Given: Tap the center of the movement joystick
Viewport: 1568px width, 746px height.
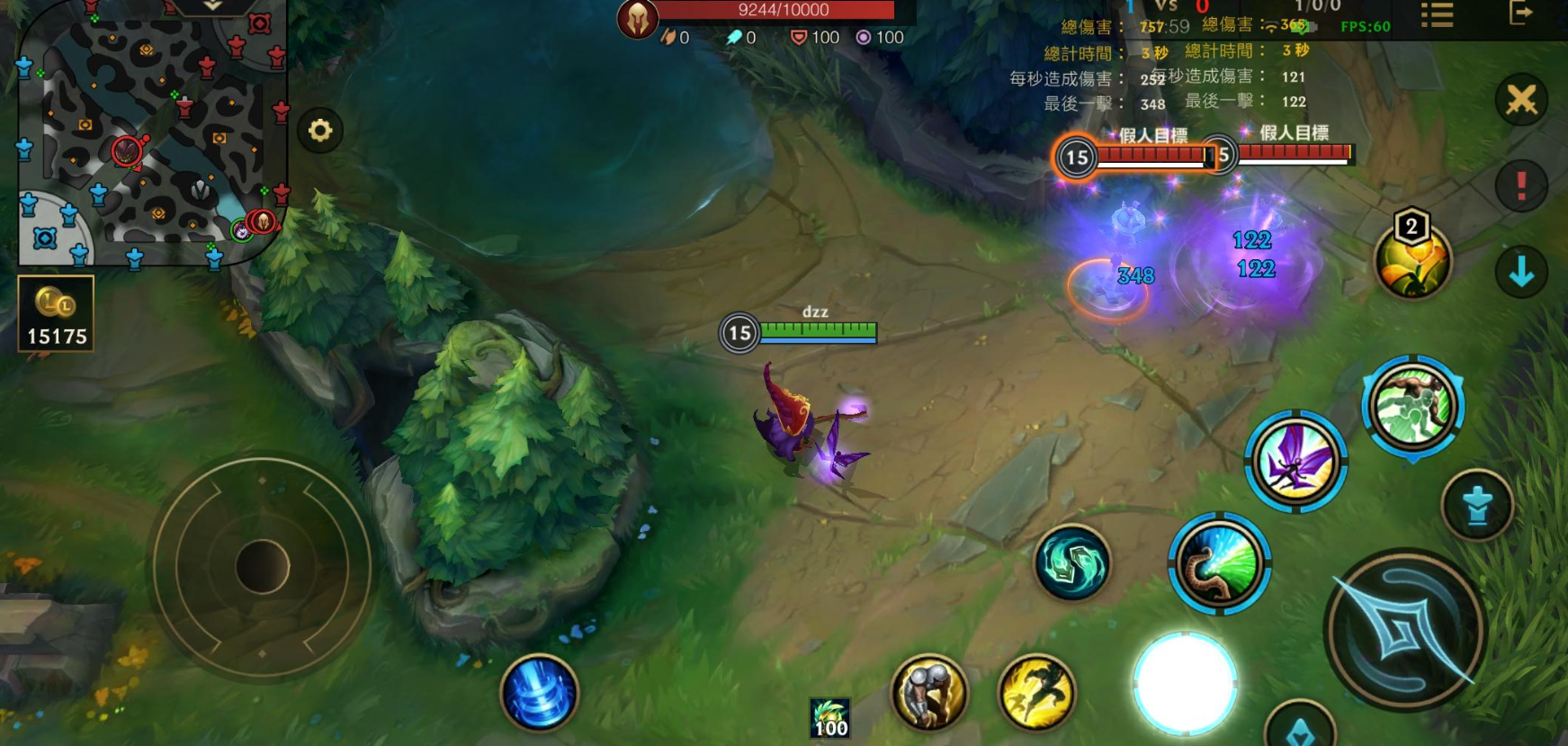Looking at the screenshot, I should tap(262, 567).
